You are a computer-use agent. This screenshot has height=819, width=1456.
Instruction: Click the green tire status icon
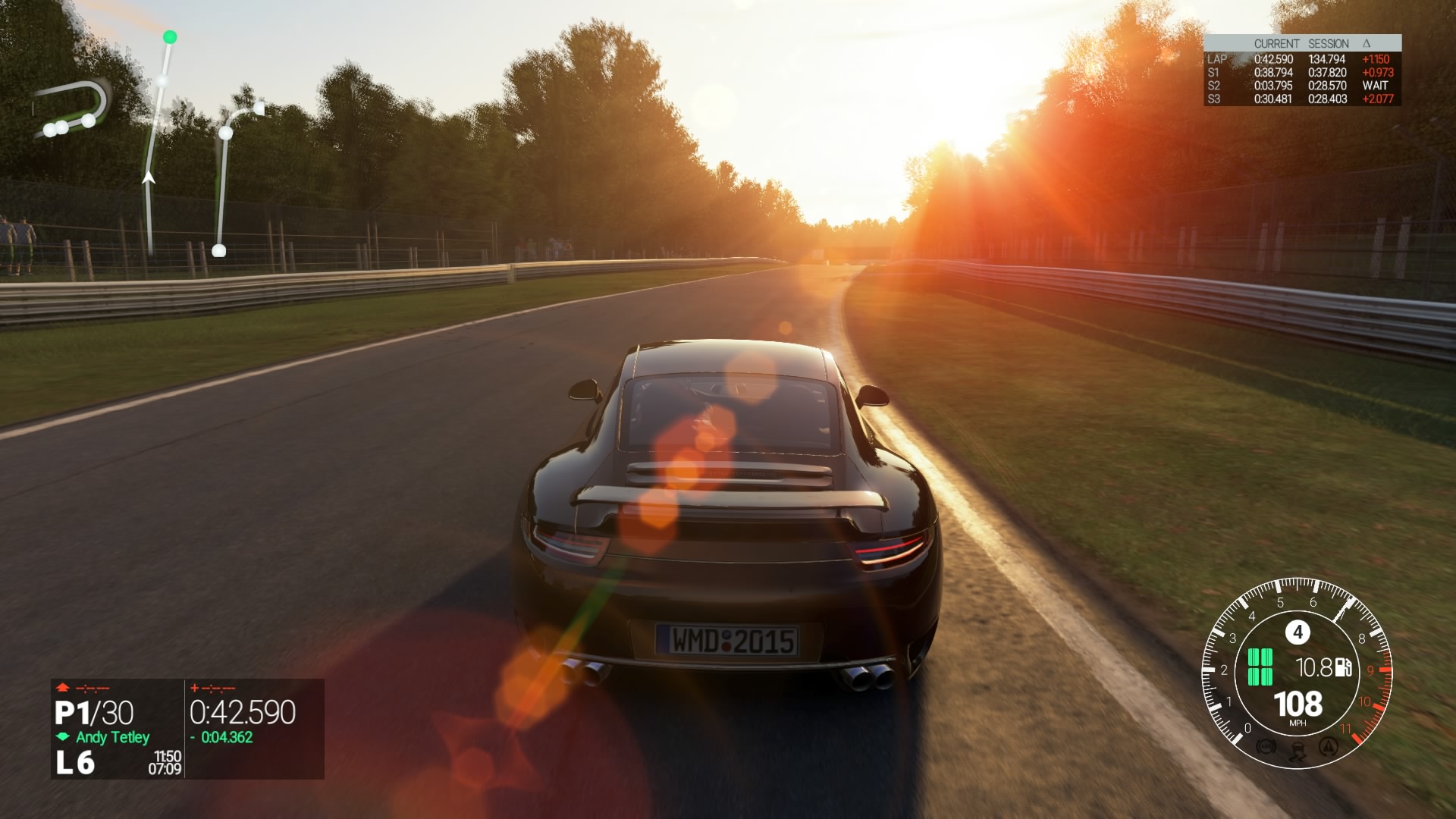tap(1260, 667)
